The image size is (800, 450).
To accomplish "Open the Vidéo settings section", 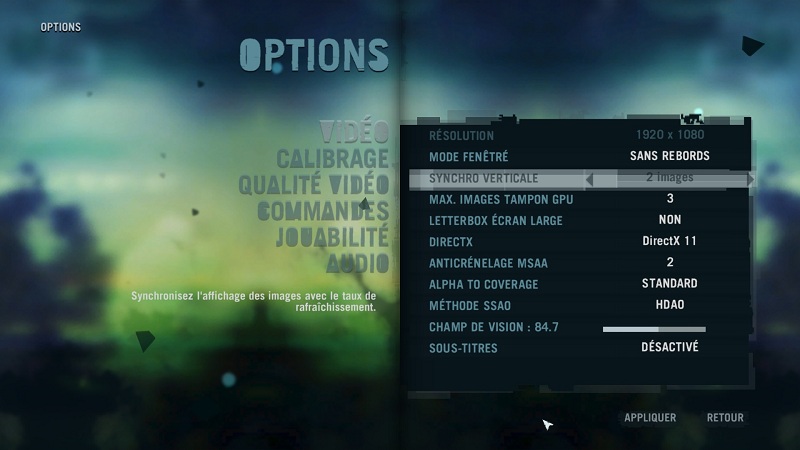I will point(354,132).
